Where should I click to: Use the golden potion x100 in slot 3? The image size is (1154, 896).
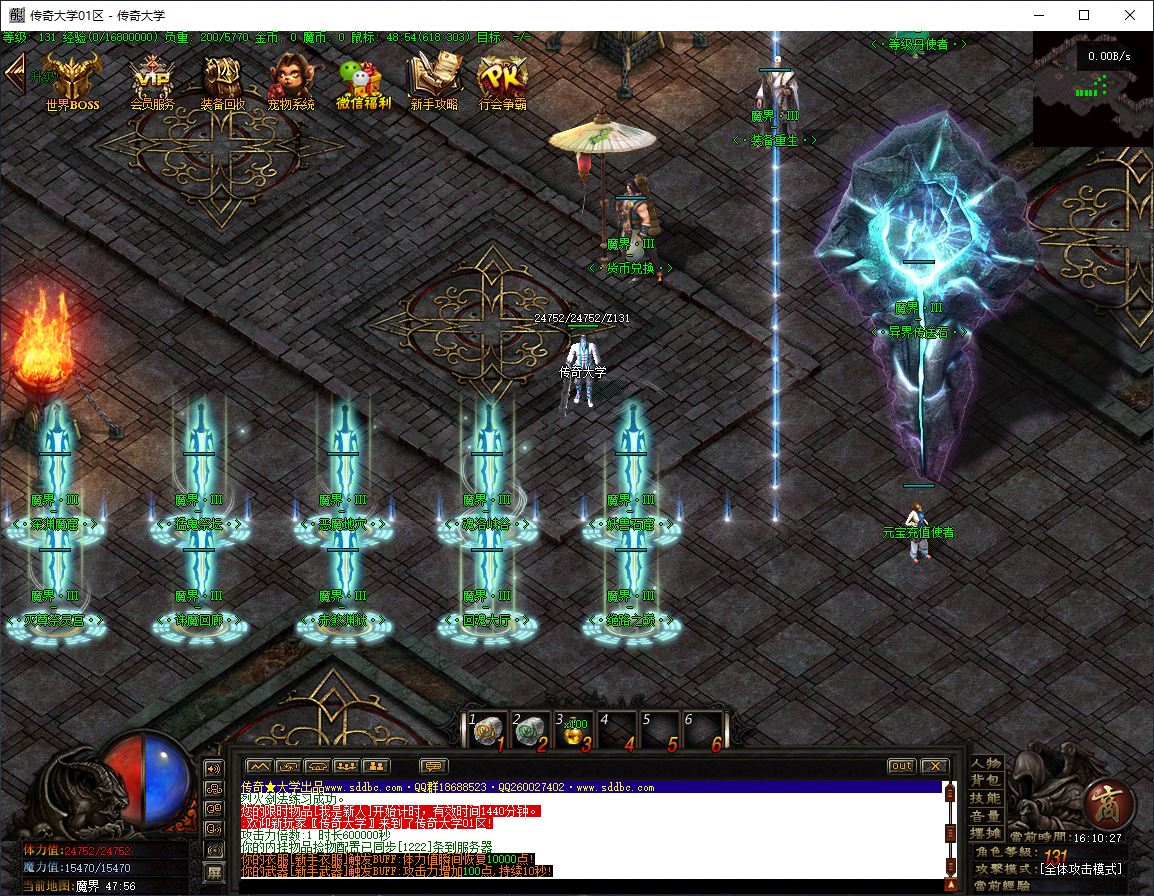pos(574,732)
